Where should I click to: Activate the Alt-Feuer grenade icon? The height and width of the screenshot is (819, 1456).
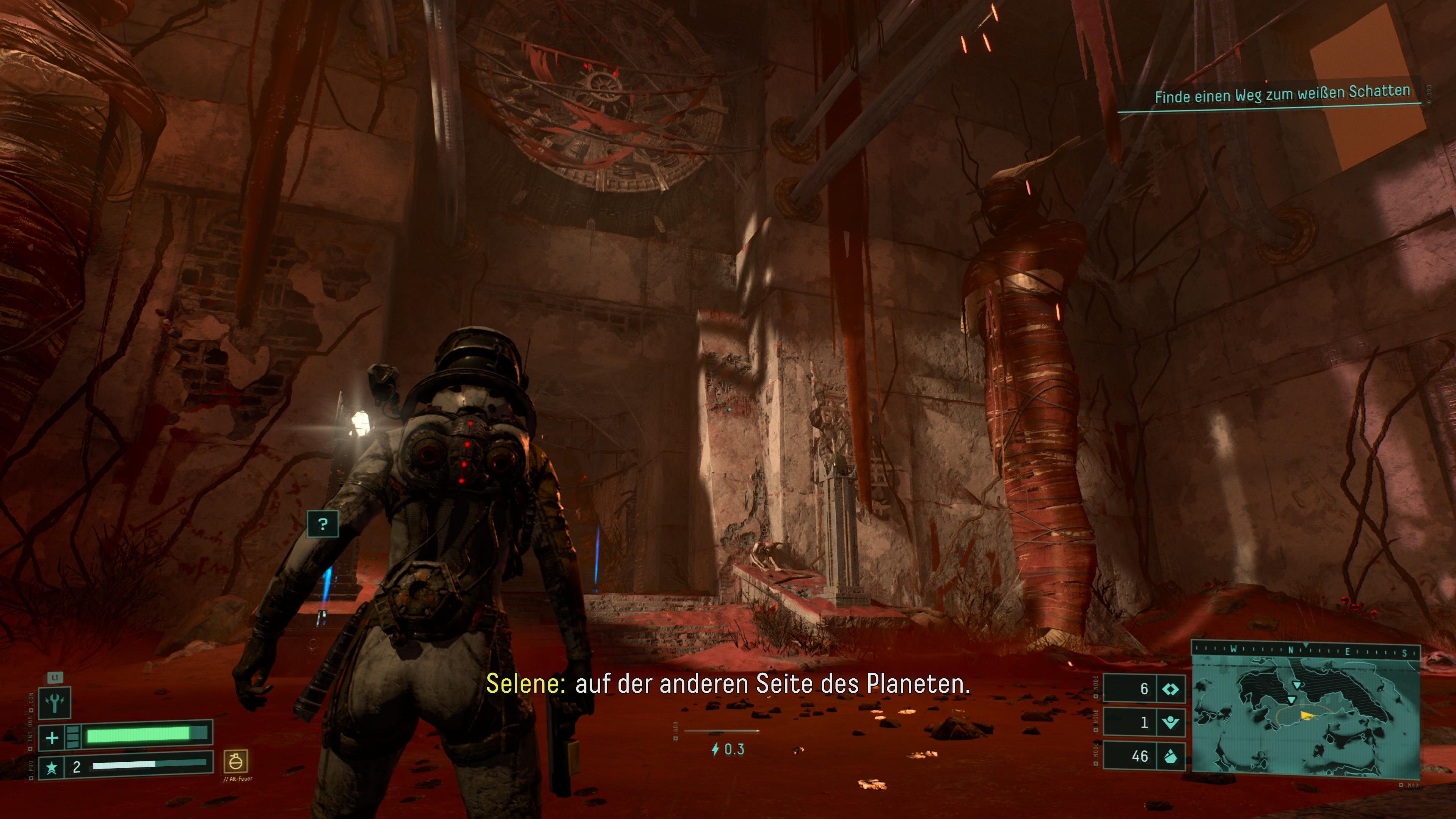[x=236, y=762]
